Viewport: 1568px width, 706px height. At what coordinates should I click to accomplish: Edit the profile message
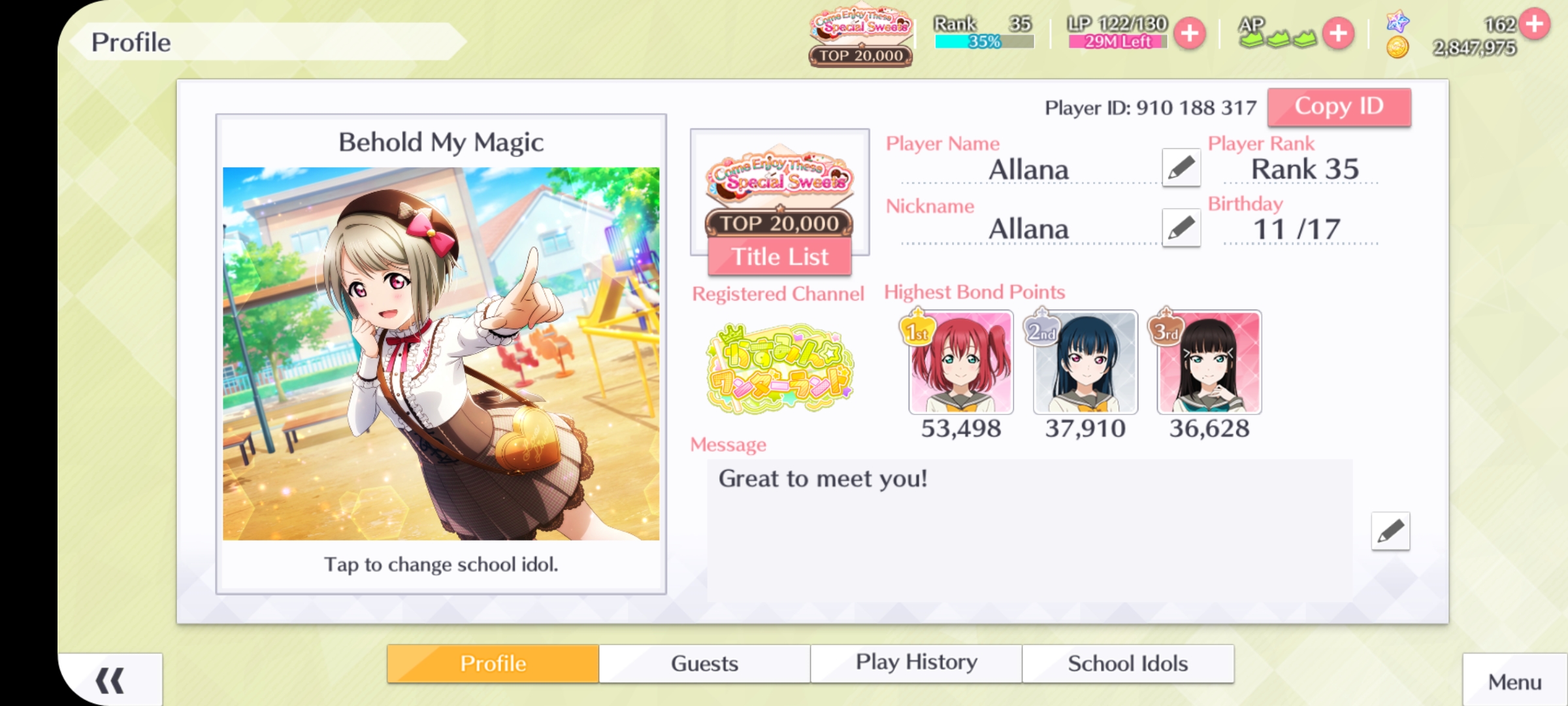pos(1390,531)
